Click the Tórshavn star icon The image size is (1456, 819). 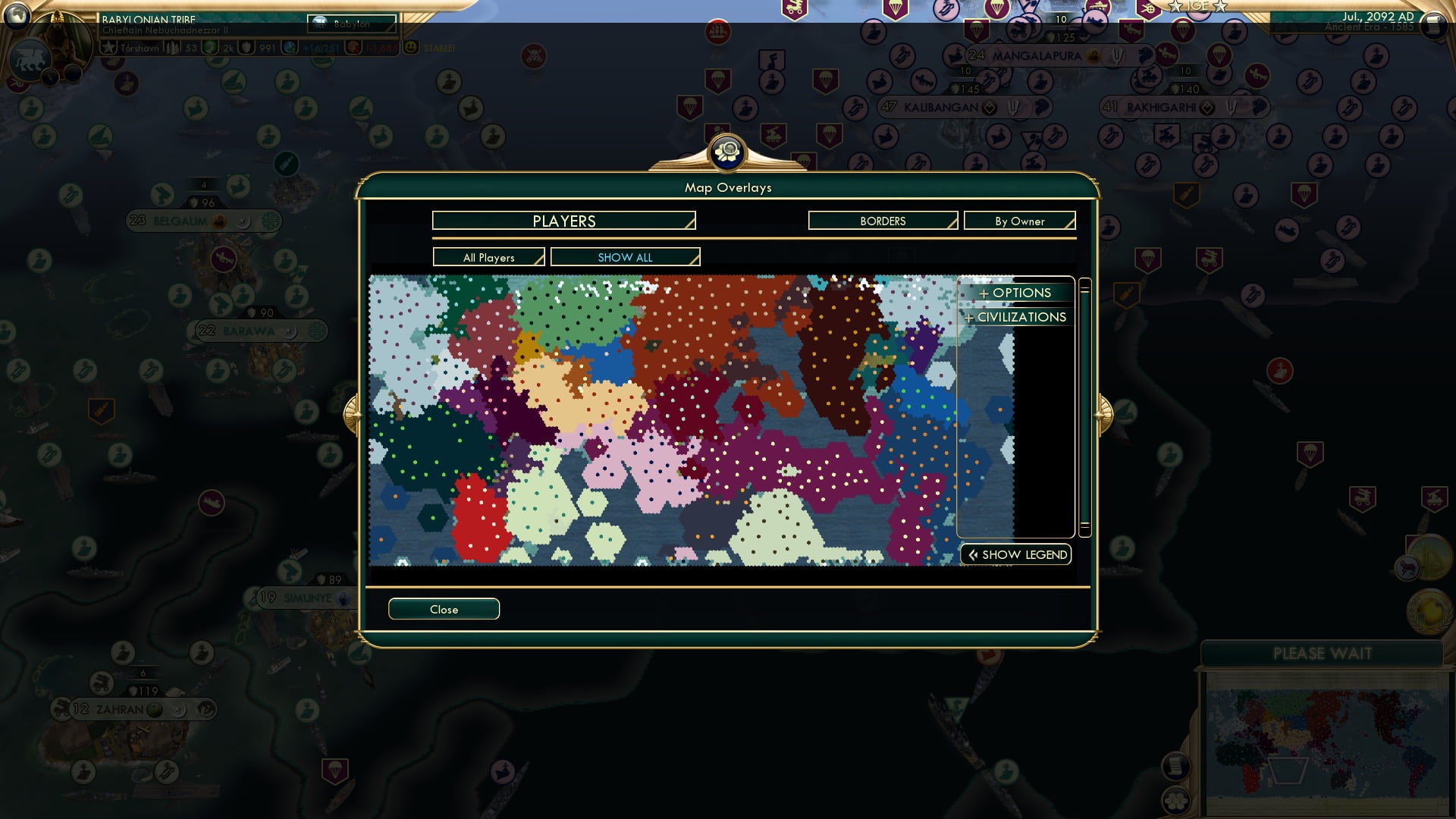[x=108, y=48]
